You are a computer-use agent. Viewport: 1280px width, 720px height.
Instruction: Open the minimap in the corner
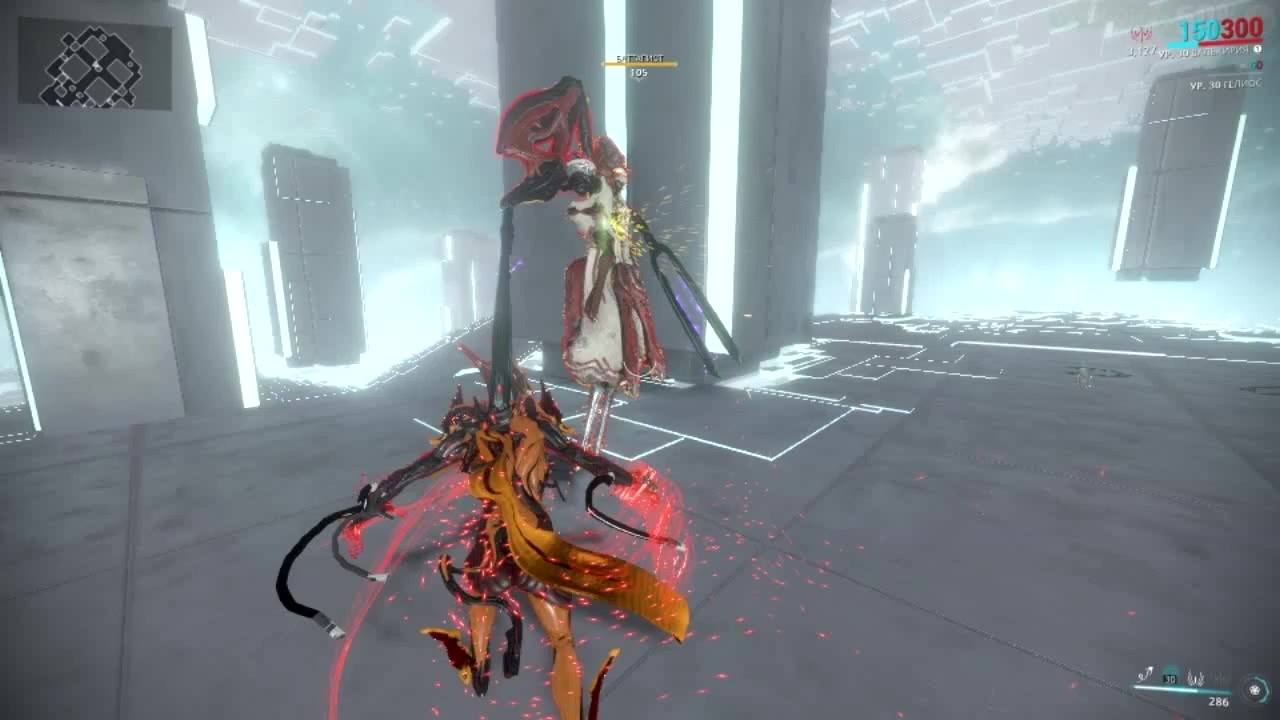click(94, 65)
